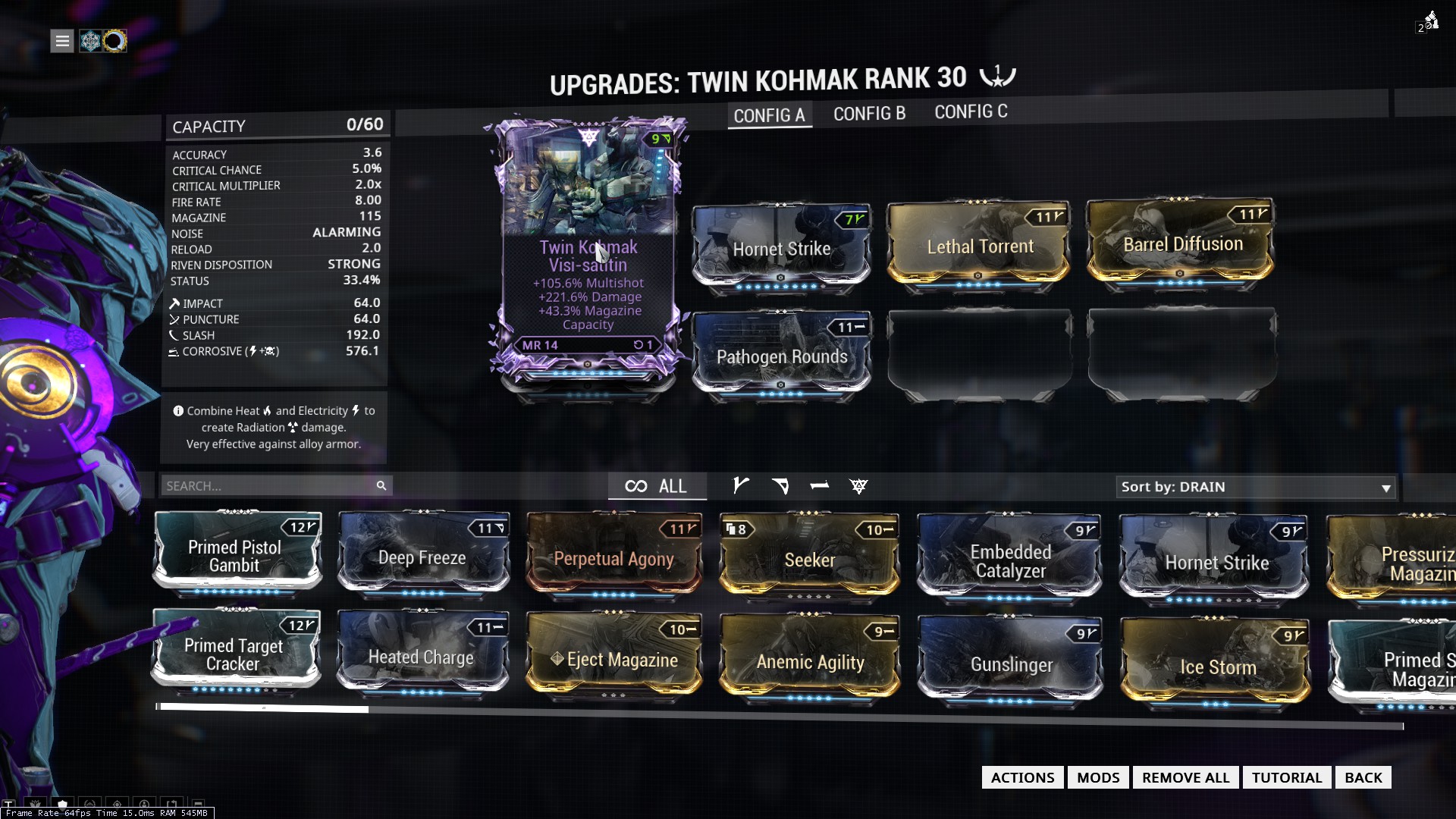Select the Config A tab
1456x819 pixels.
(x=769, y=115)
